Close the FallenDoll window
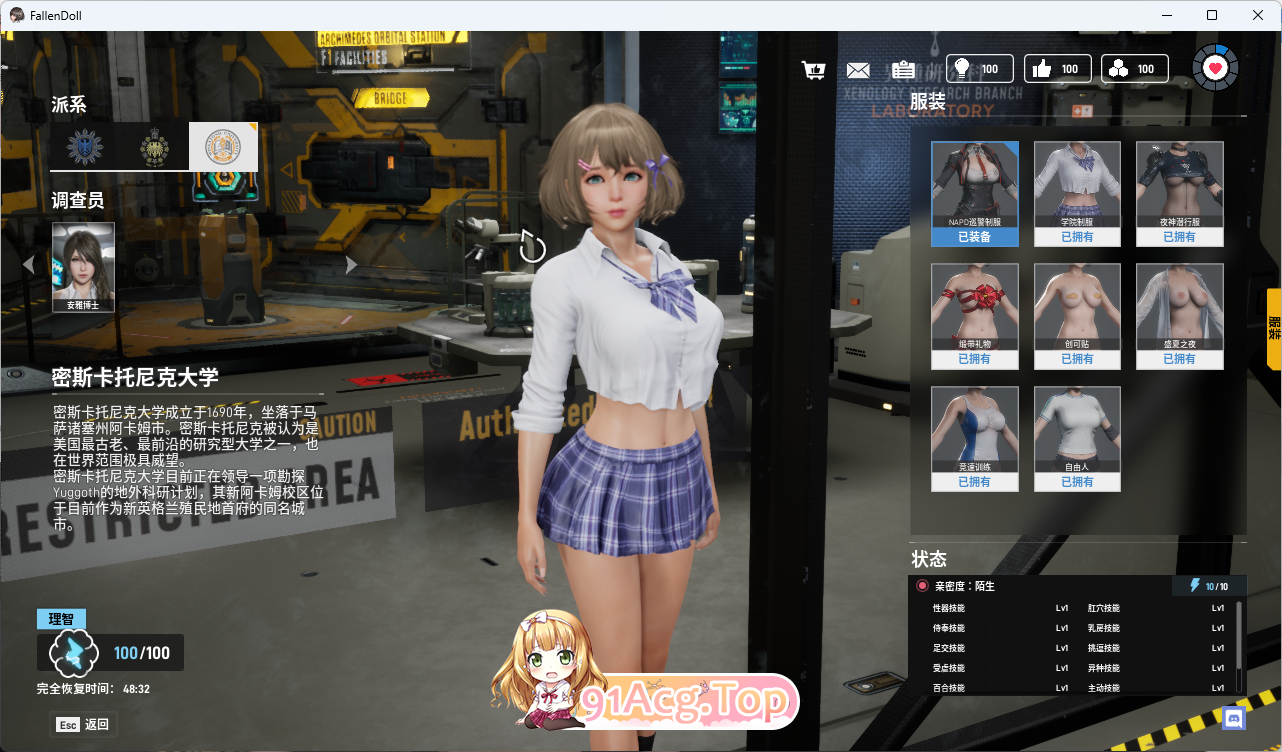This screenshot has width=1282, height=752. 1258,15
